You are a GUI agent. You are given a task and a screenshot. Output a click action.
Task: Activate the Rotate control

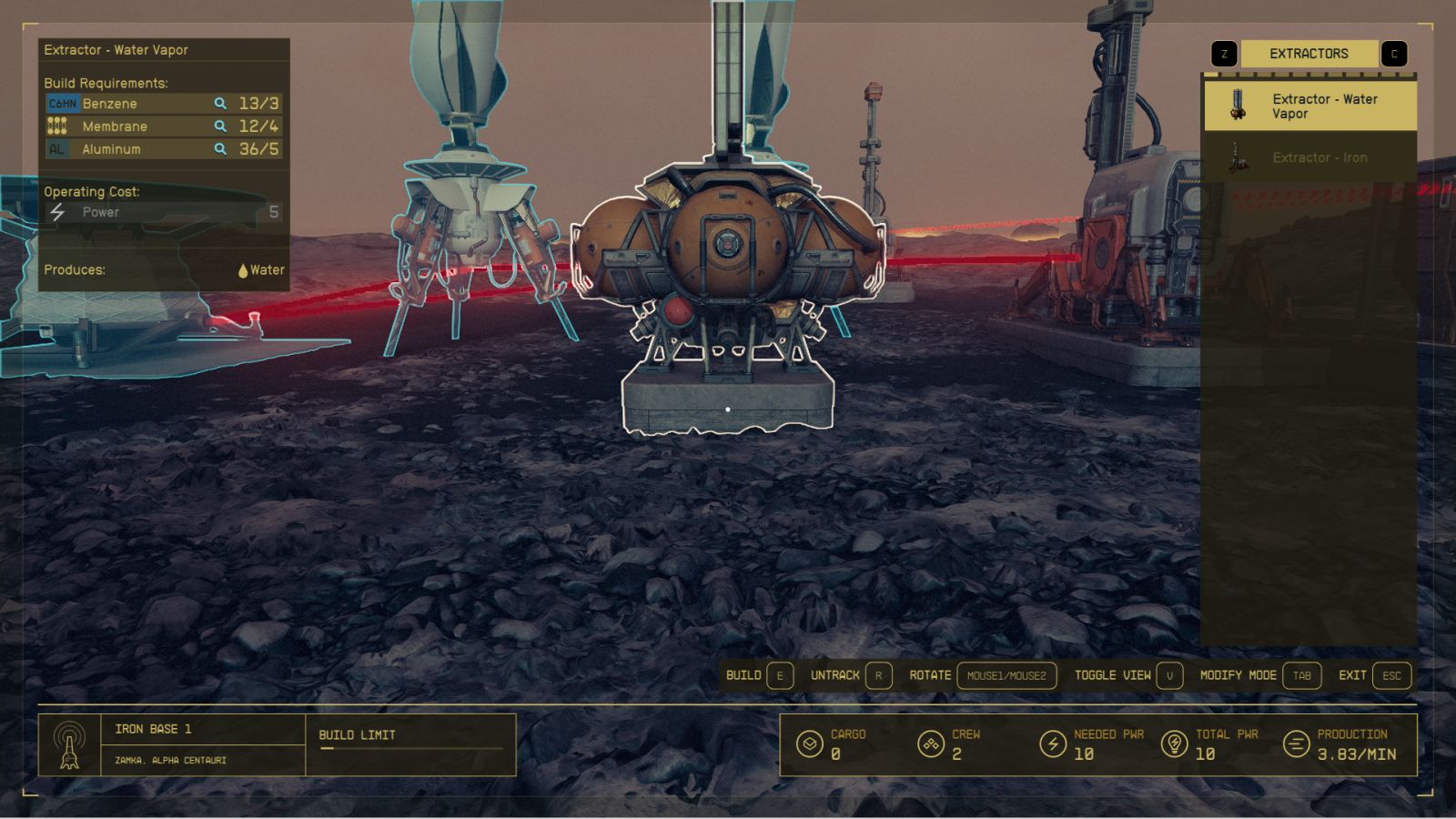[982, 675]
